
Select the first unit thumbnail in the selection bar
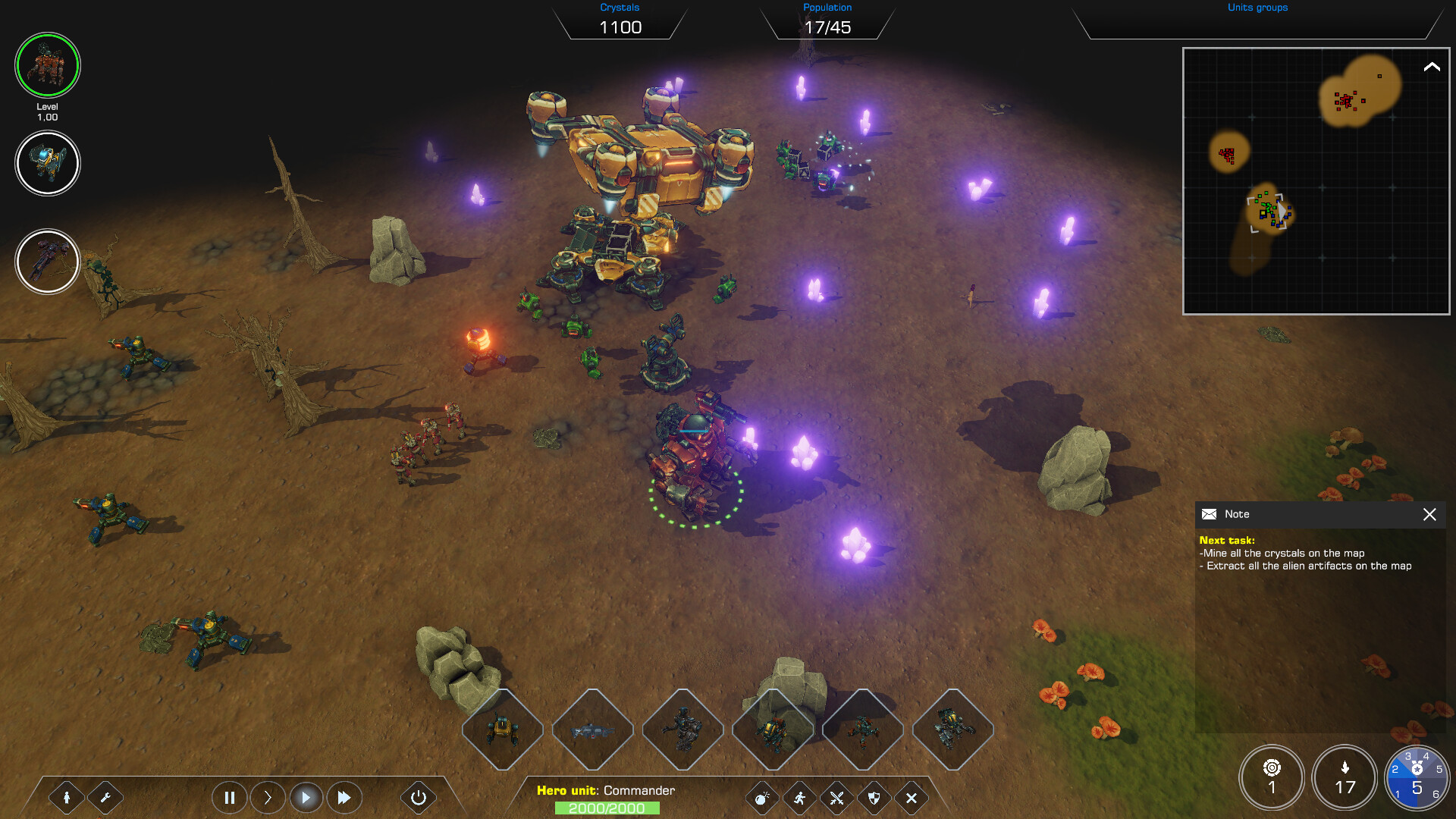(503, 730)
